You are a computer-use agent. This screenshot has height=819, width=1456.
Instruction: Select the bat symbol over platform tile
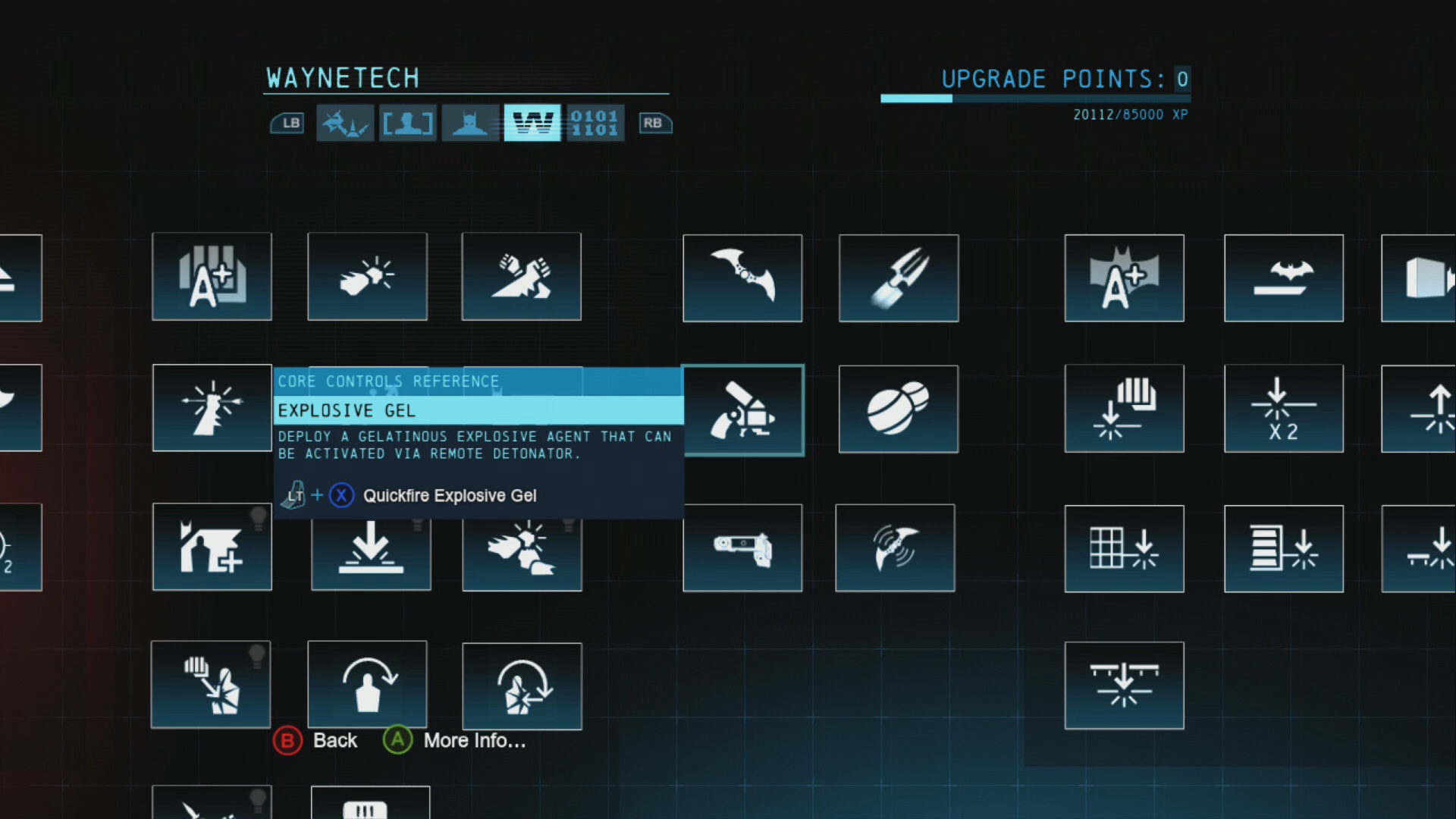point(1283,278)
